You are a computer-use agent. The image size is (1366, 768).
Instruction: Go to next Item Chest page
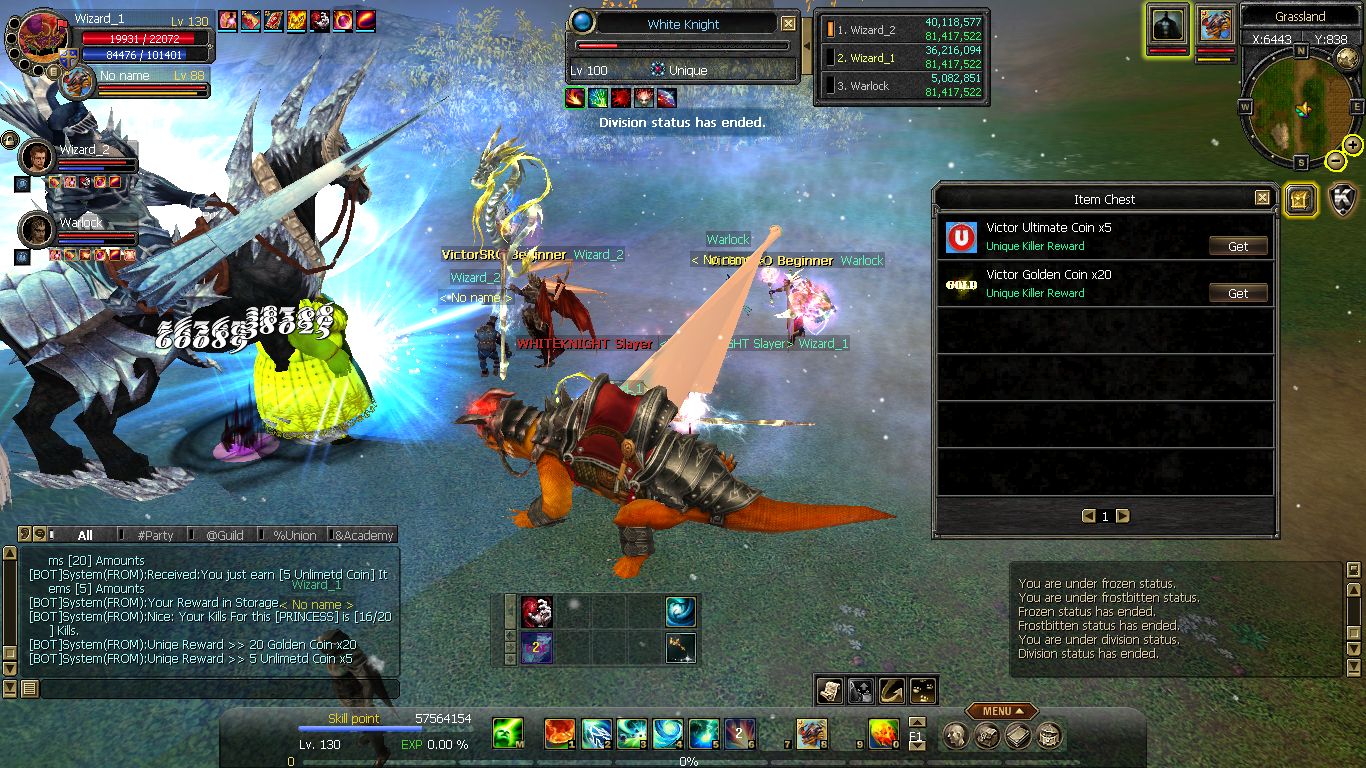[x=1123, y=516]
